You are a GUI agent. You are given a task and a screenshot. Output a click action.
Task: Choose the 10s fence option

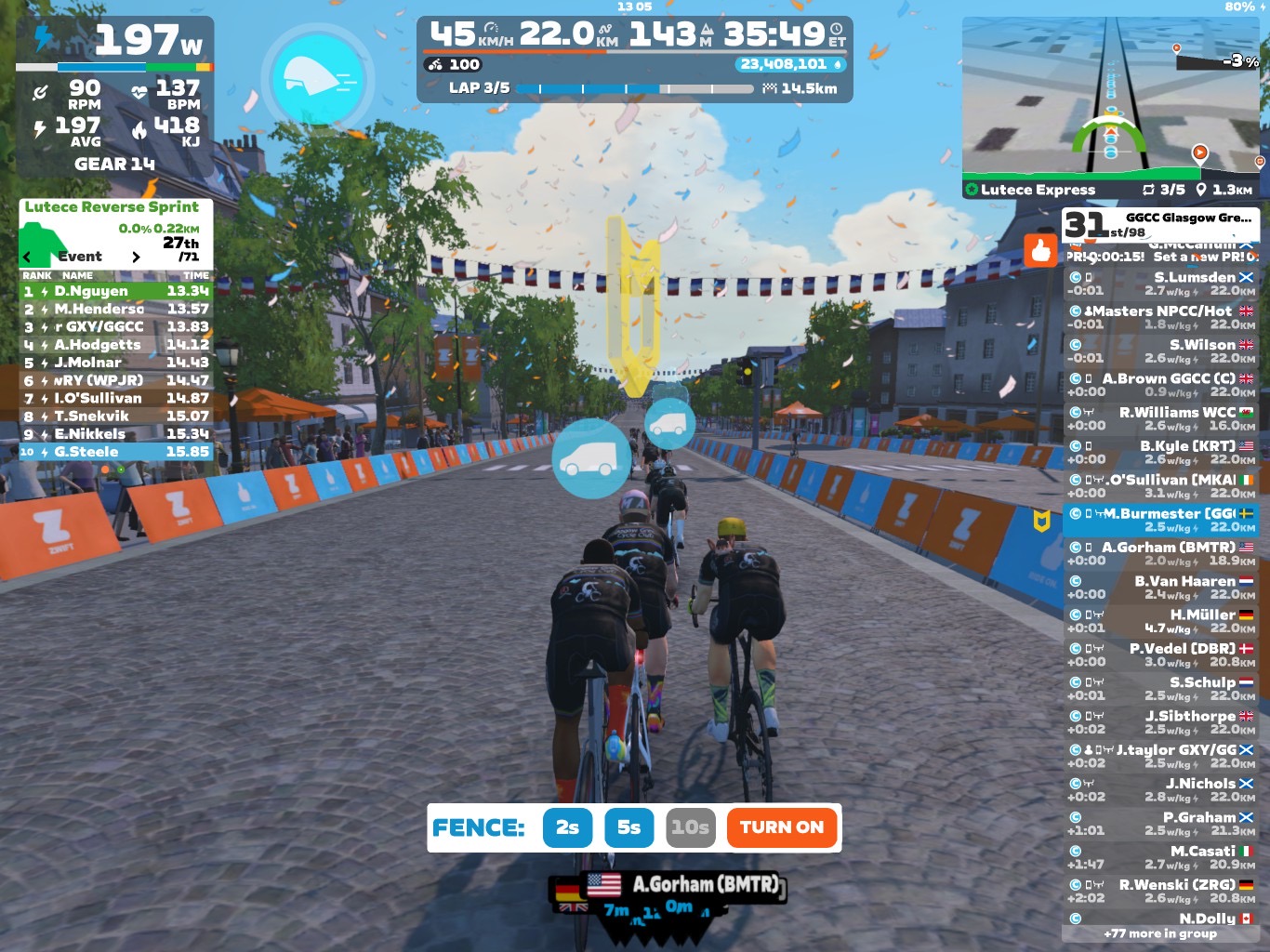click(x=690, y=827)
